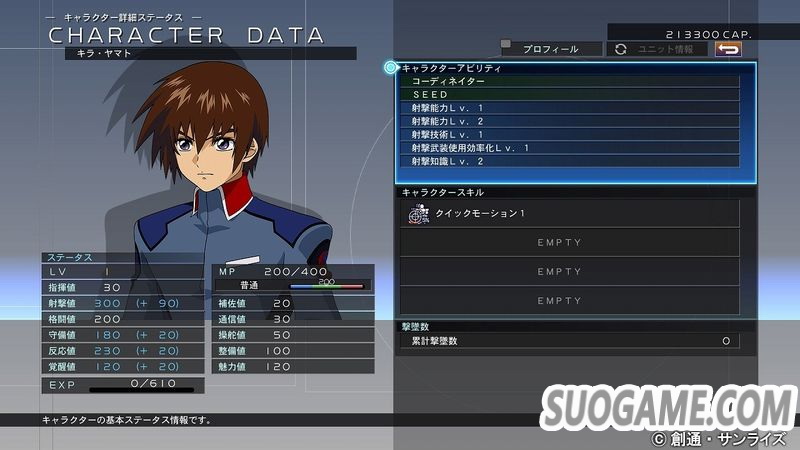Select the クイックモーション1 skill slot
Screen dimensions: 800x450
[x=570, y=213]
